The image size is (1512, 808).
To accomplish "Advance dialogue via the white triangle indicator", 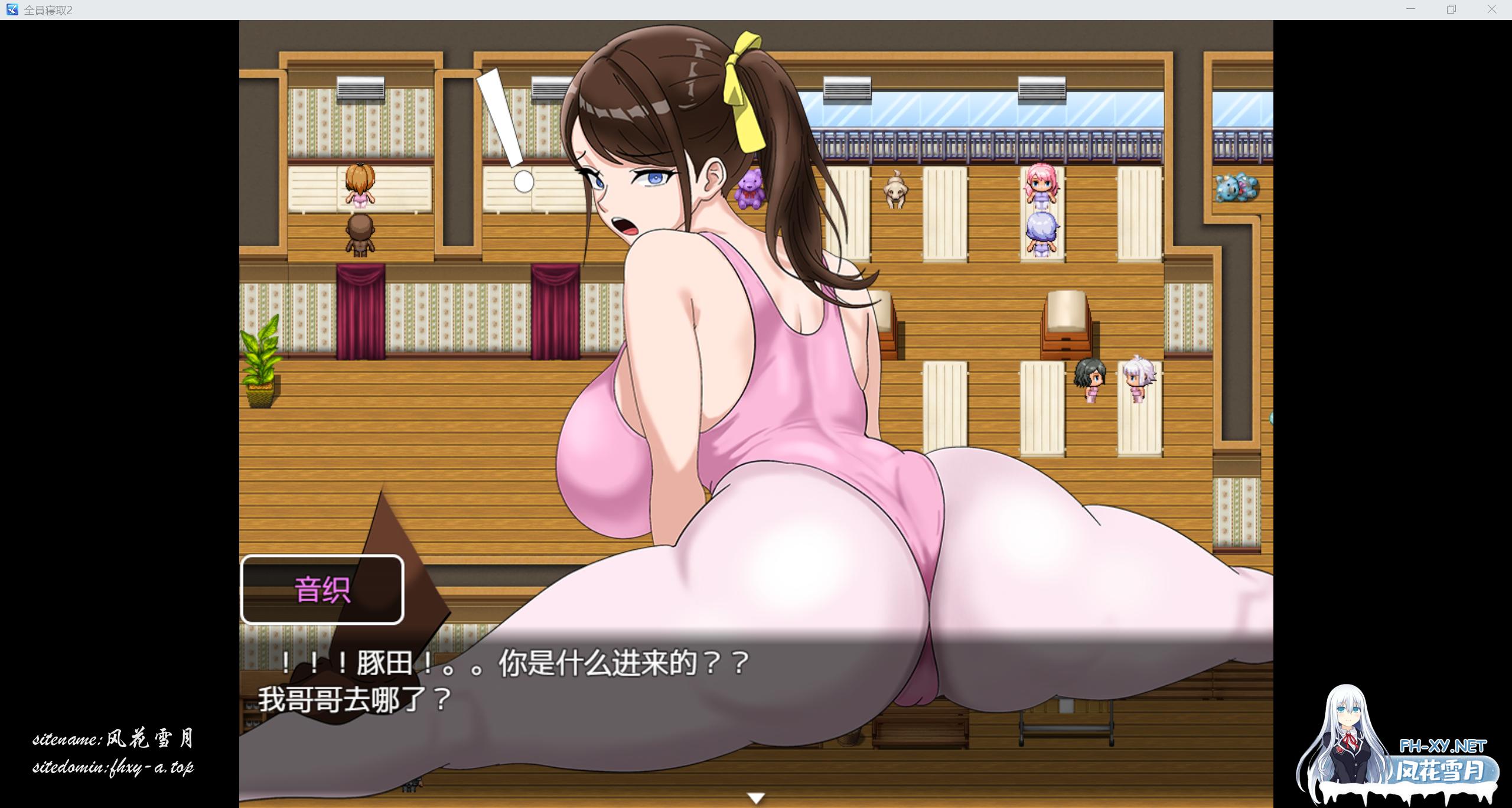I will [x=757, y=797].
